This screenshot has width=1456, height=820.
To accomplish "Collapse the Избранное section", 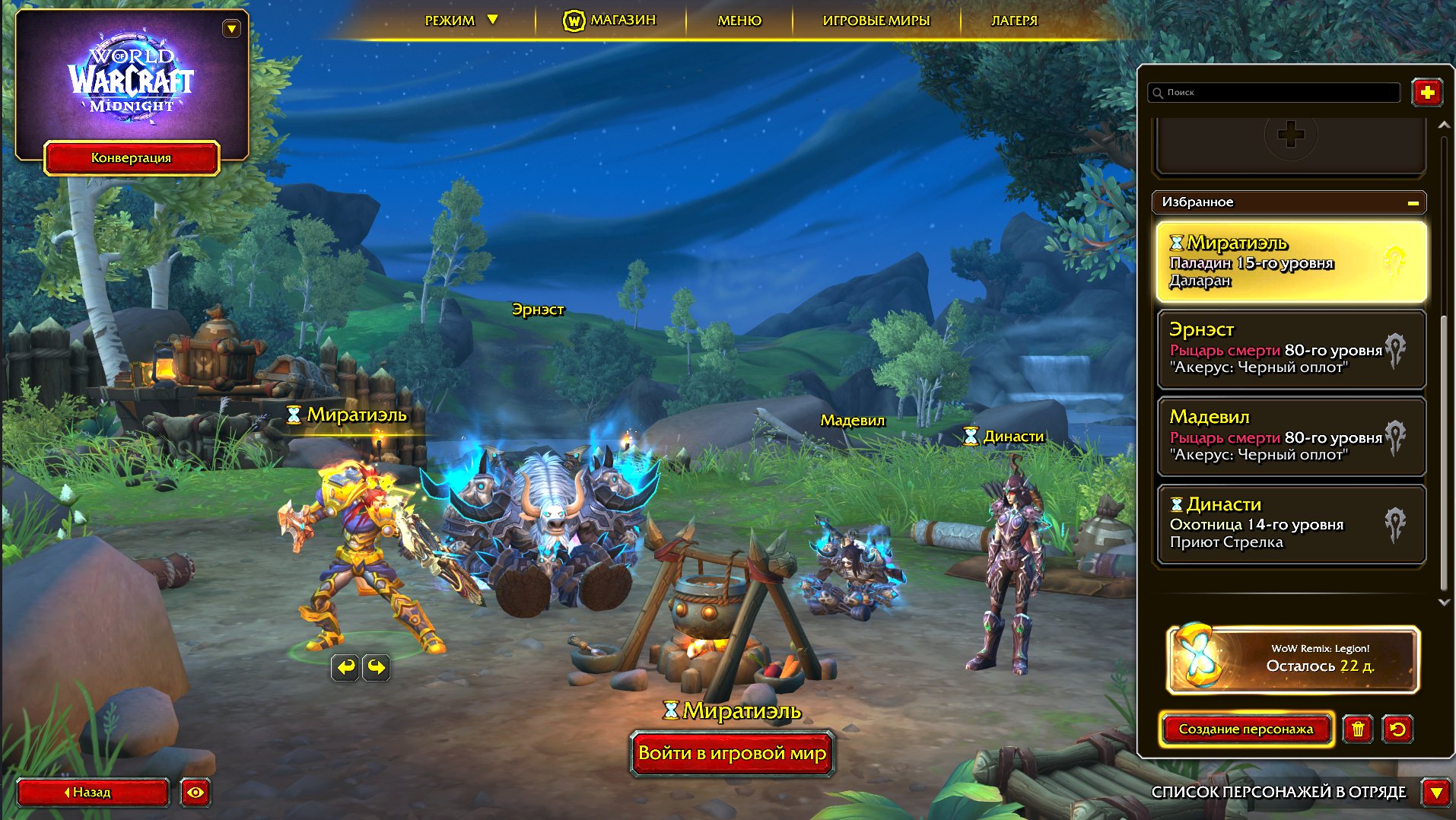I will [x=1413, y=202].
